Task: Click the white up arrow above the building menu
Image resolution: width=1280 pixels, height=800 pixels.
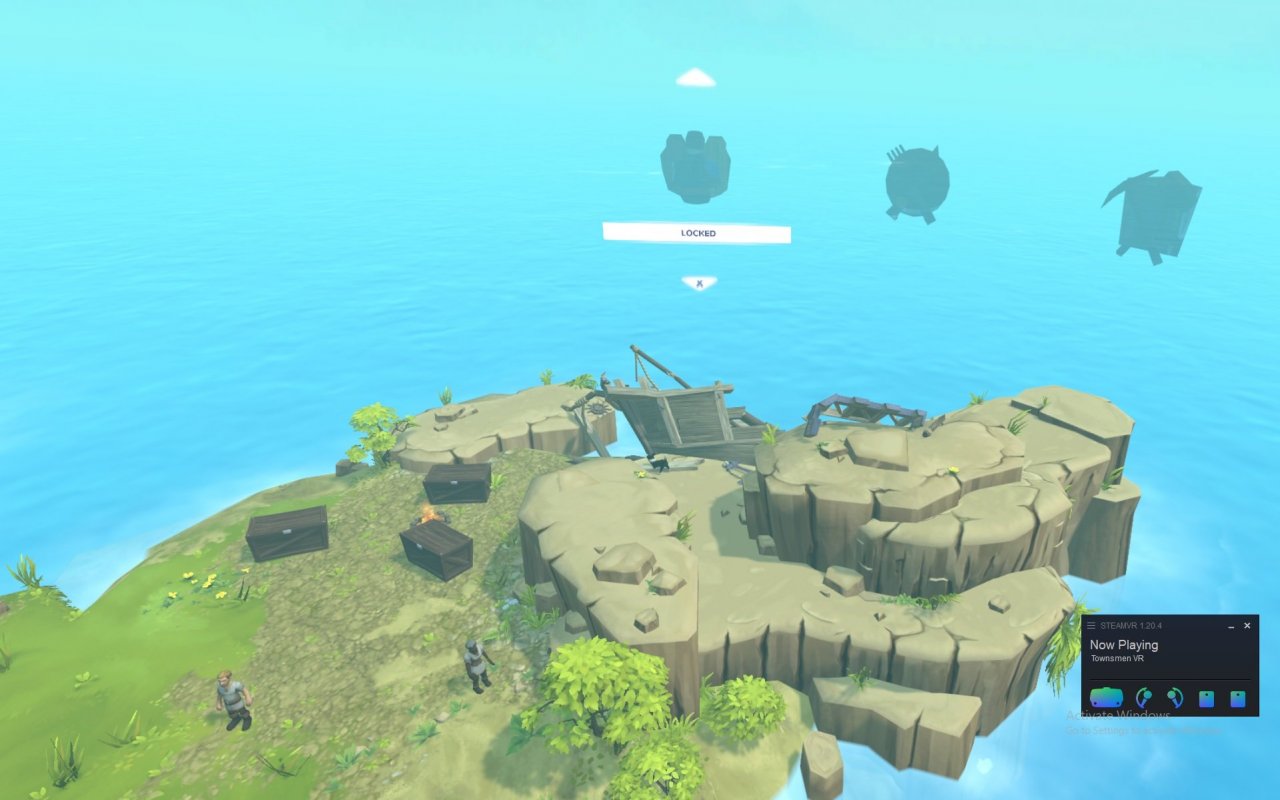Action: [x=696, y=78]
